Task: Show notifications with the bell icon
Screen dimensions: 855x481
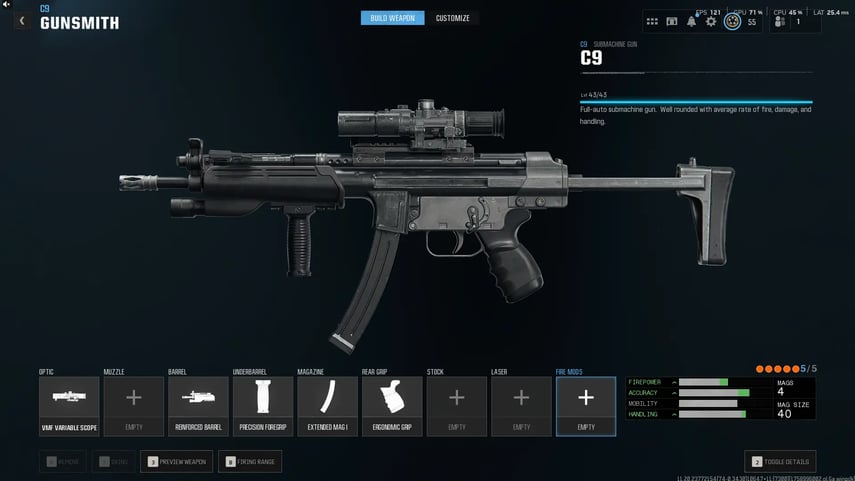Action: [691, 21]
